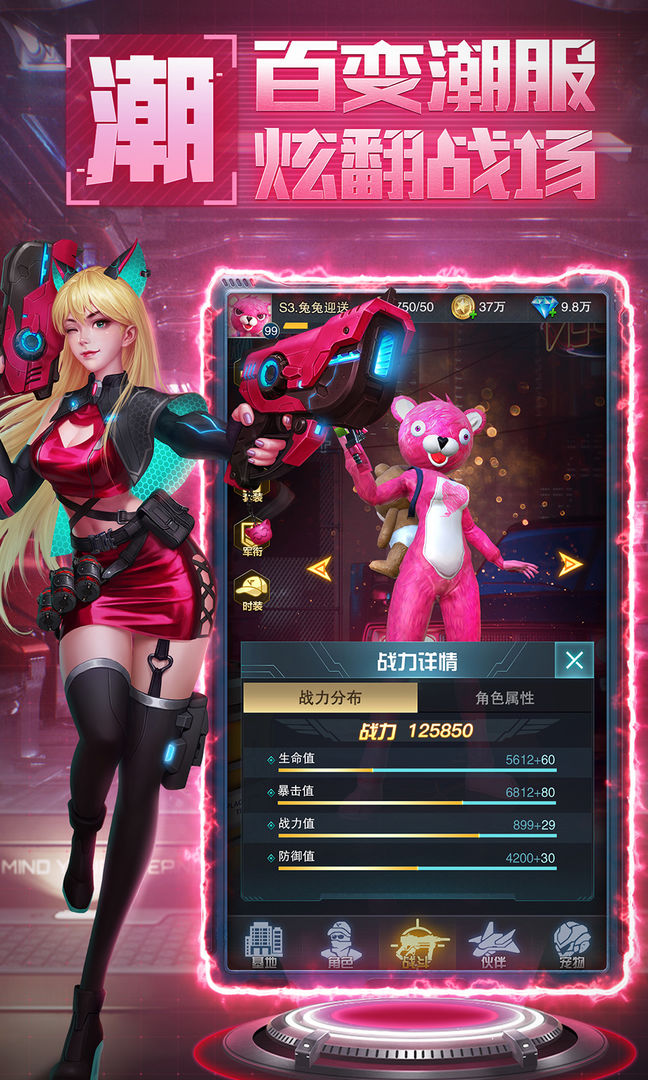
Task: Switch to the 角色属性 tab
Action: [504, 698]
